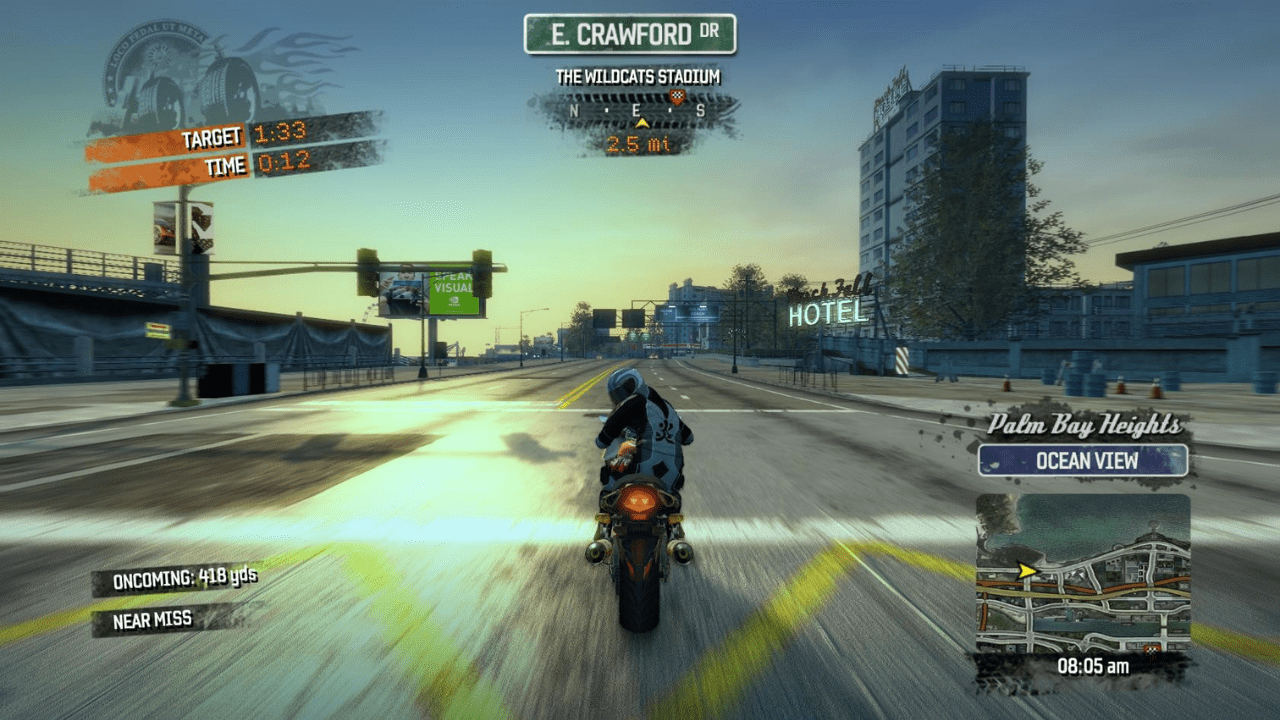
Task: Select The Wildcats Stadium destination label
Action: click(x=638, y=77)
